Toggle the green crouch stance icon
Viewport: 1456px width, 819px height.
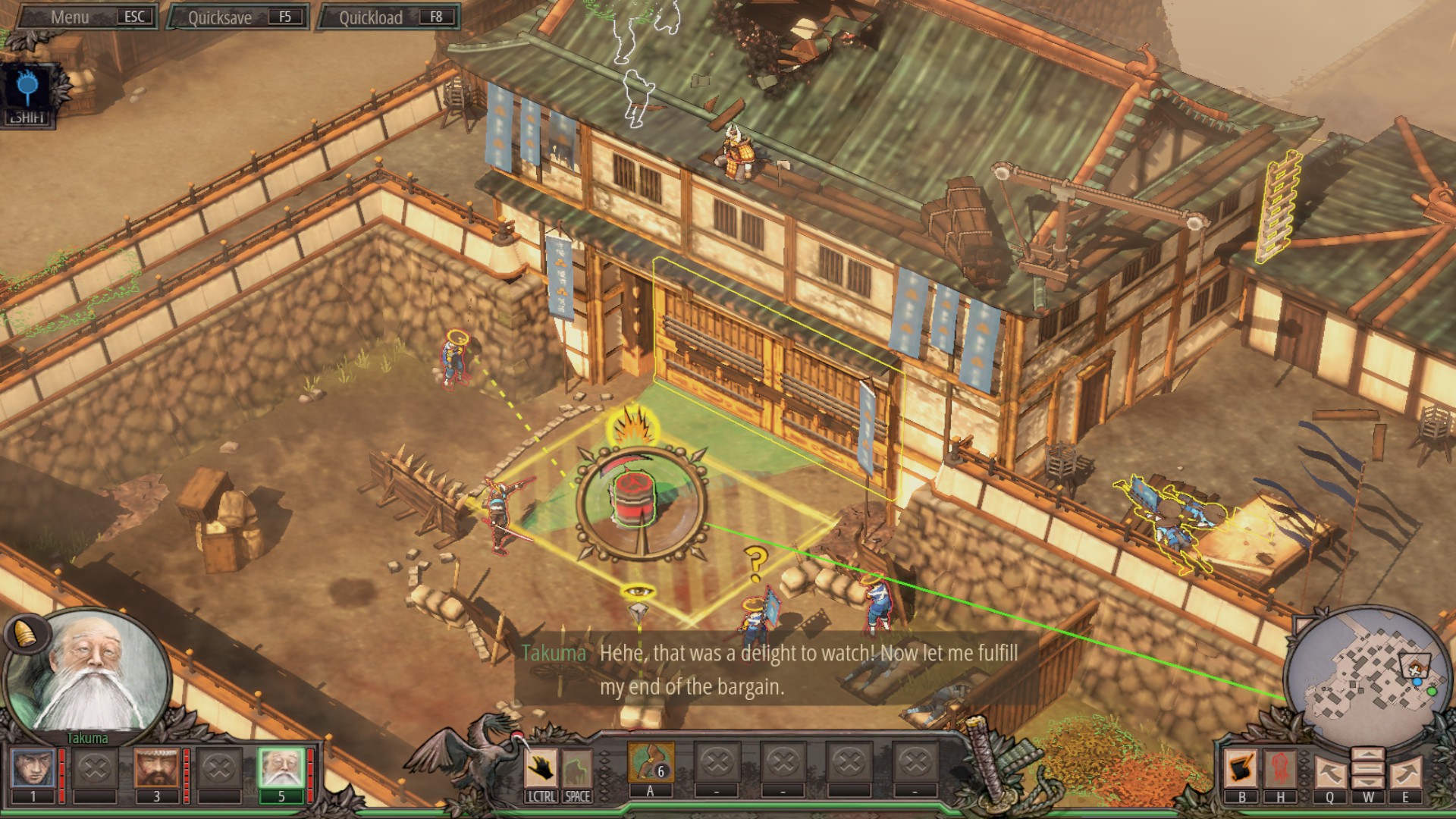click(x=576, y=769)
